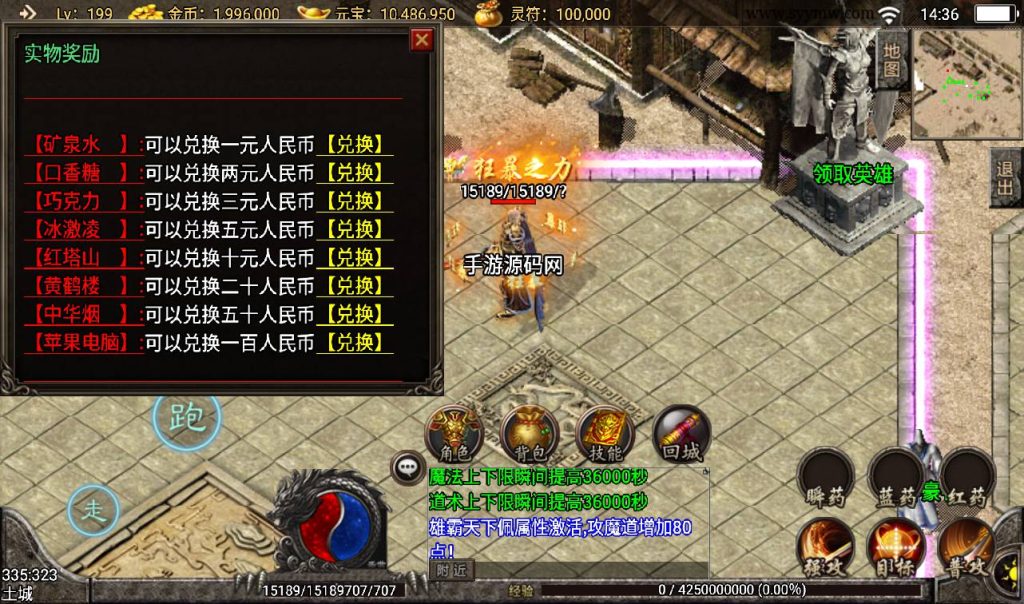
Task: Click the 退出 exit button
Action: (x=1005, y=180)
